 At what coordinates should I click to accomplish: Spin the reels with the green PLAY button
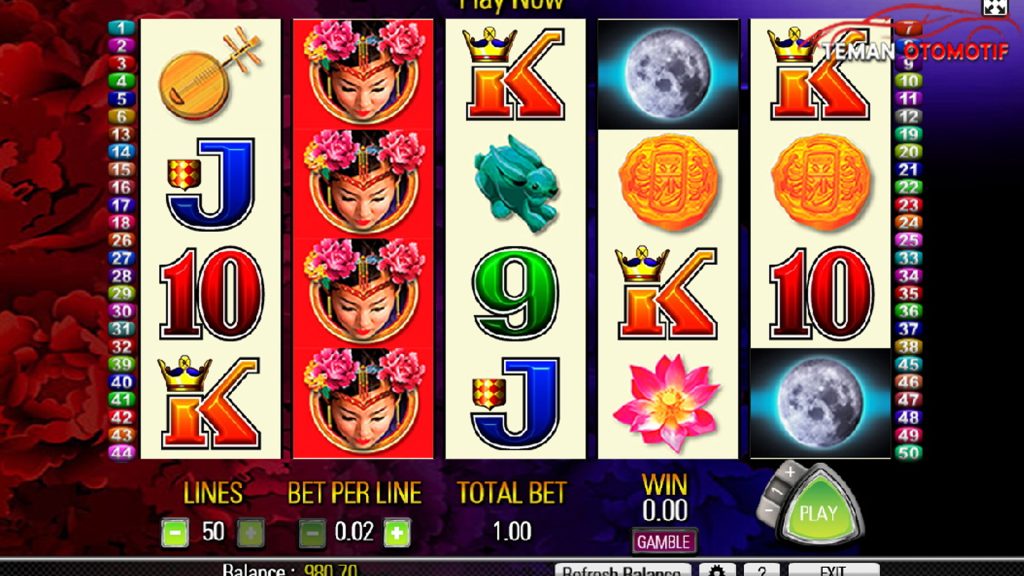point(818,514)
